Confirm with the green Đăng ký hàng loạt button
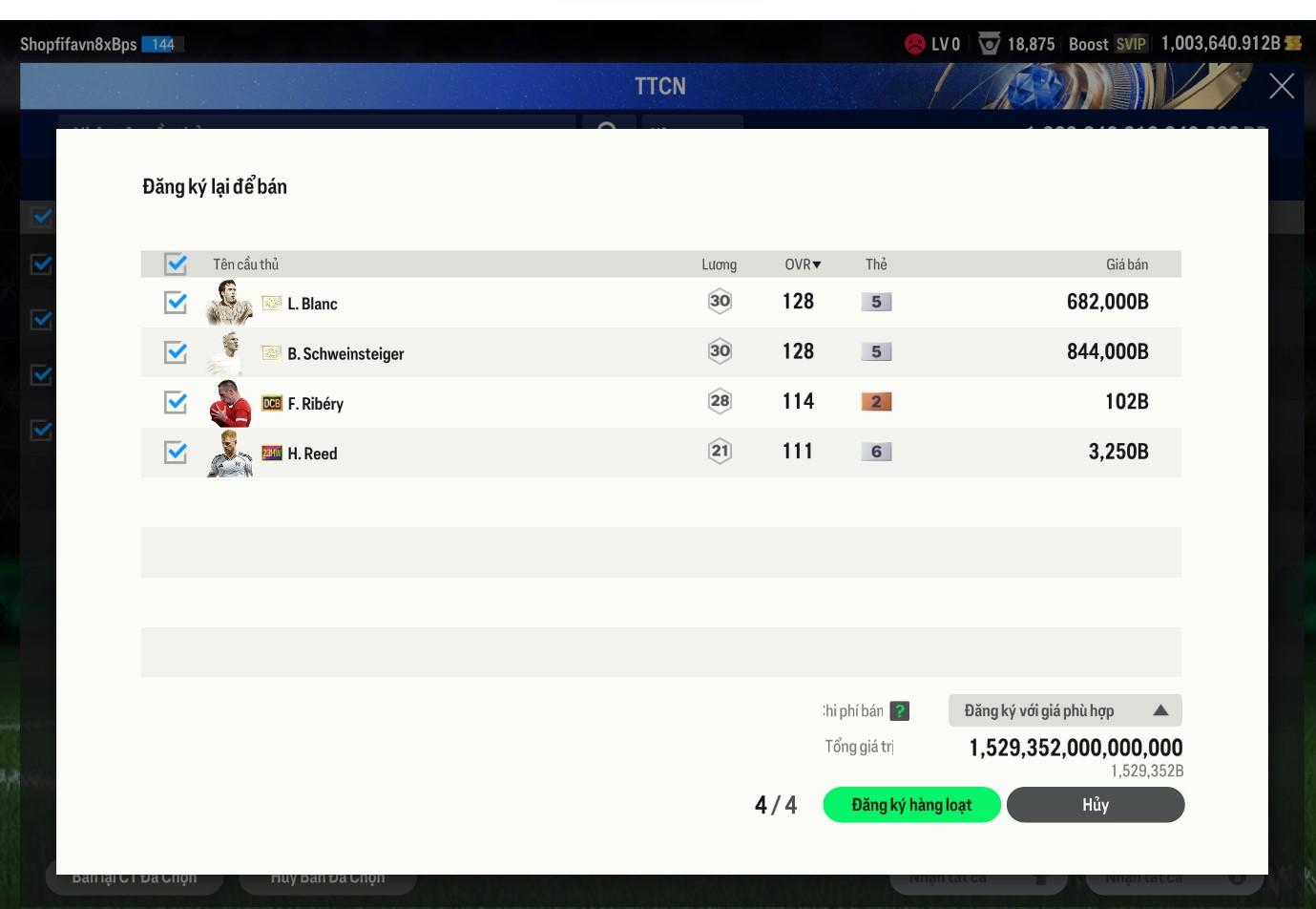Viewport: 1316px width, 909px height. [911, 805]
